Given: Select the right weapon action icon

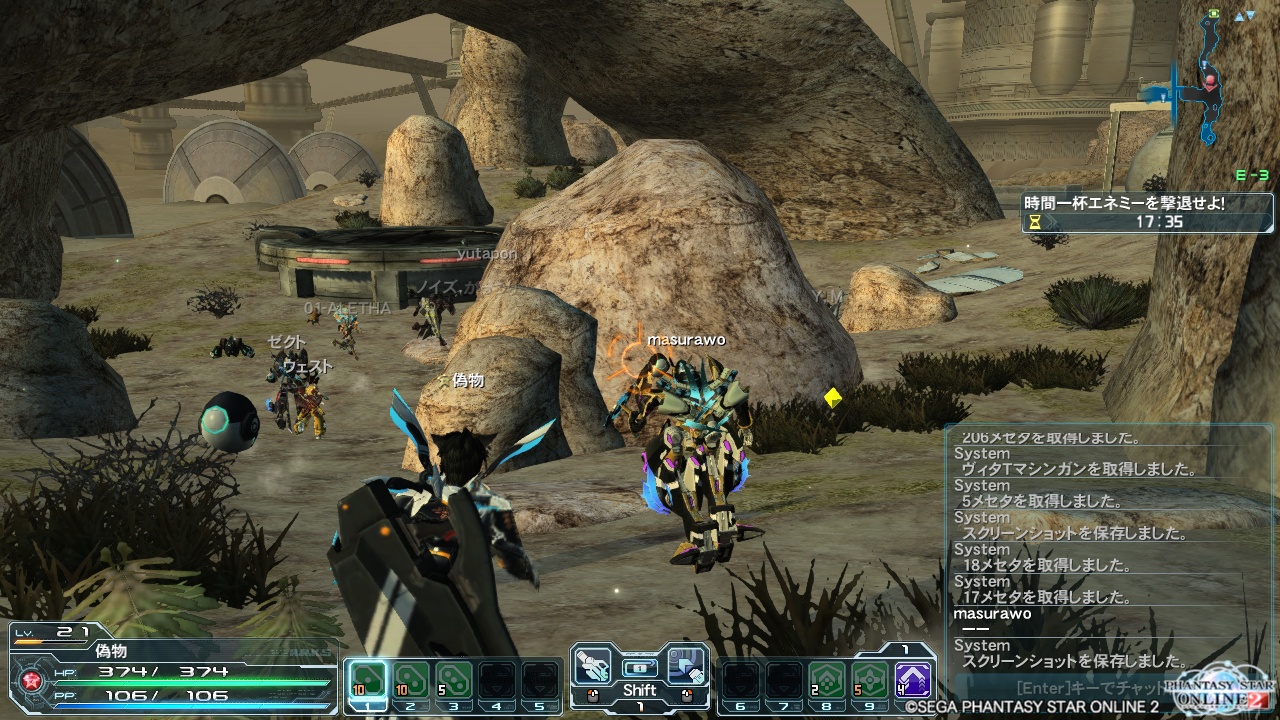Looking at the screenshot, I should coord(687,666).
